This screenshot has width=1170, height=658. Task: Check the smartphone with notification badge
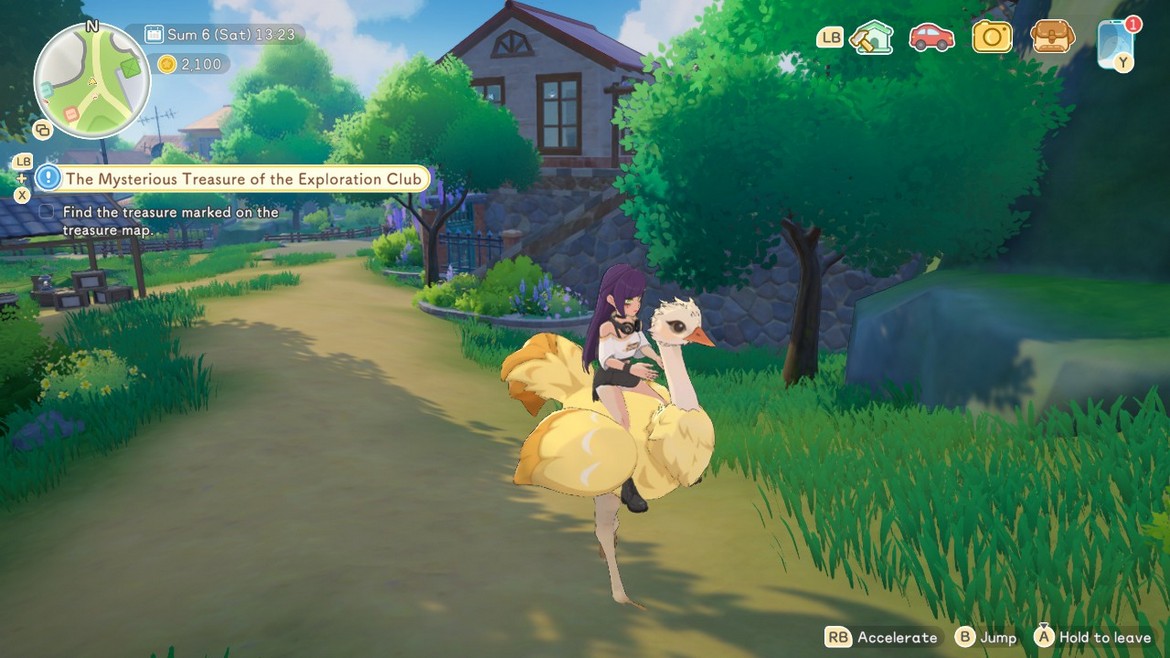[1115, 42]
